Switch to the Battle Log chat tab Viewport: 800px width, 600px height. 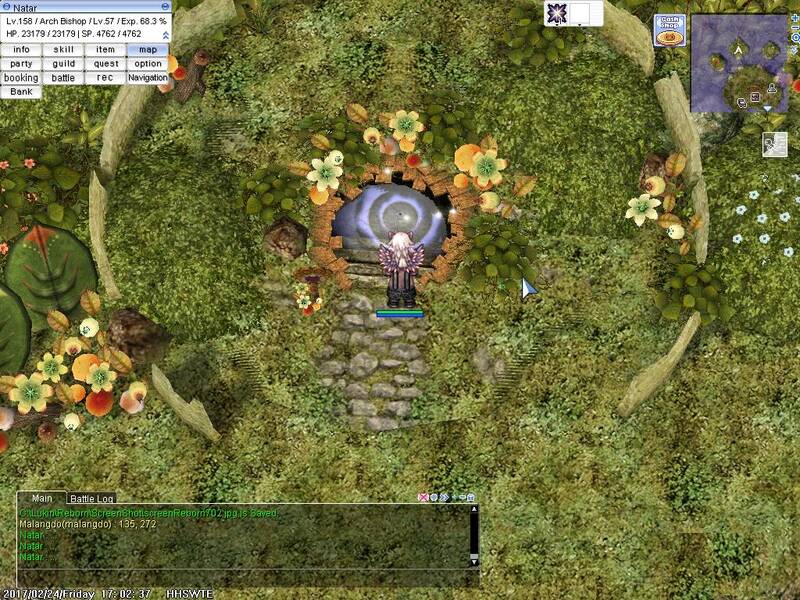tap(91, 498)
